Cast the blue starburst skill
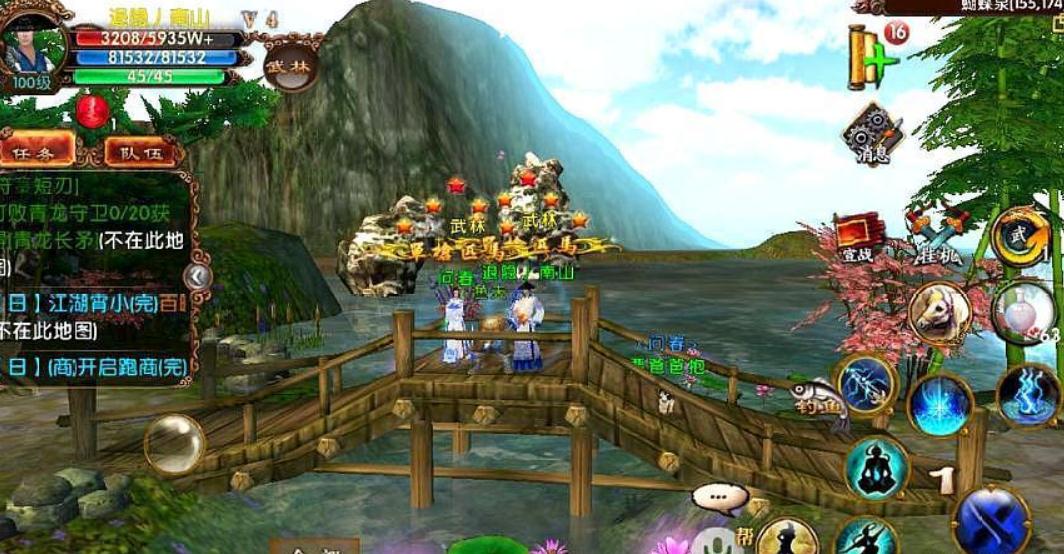The image size is (1064, 554). point(940,404)
